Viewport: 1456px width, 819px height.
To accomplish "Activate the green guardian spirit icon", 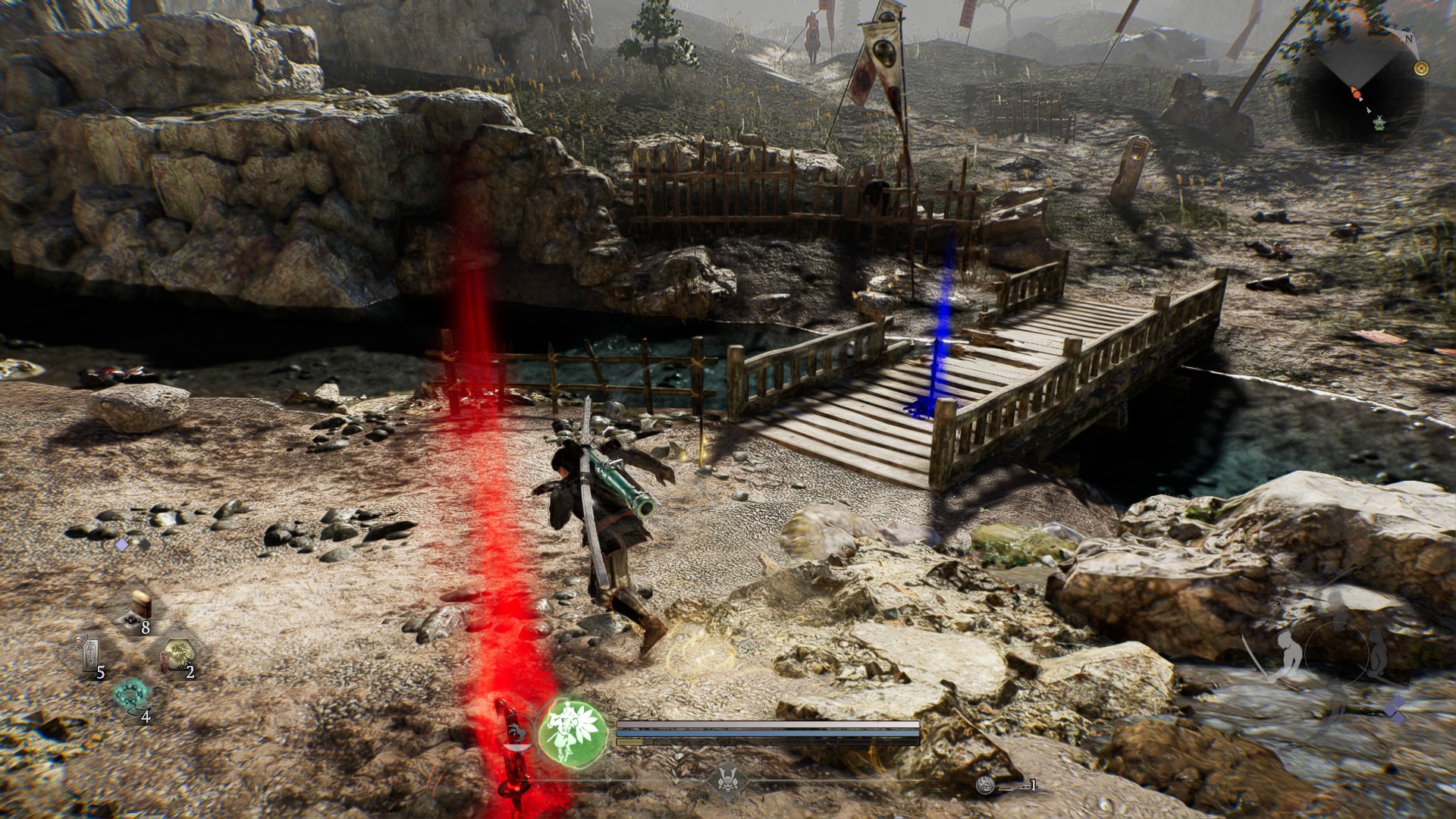I will tap(573, 731).
